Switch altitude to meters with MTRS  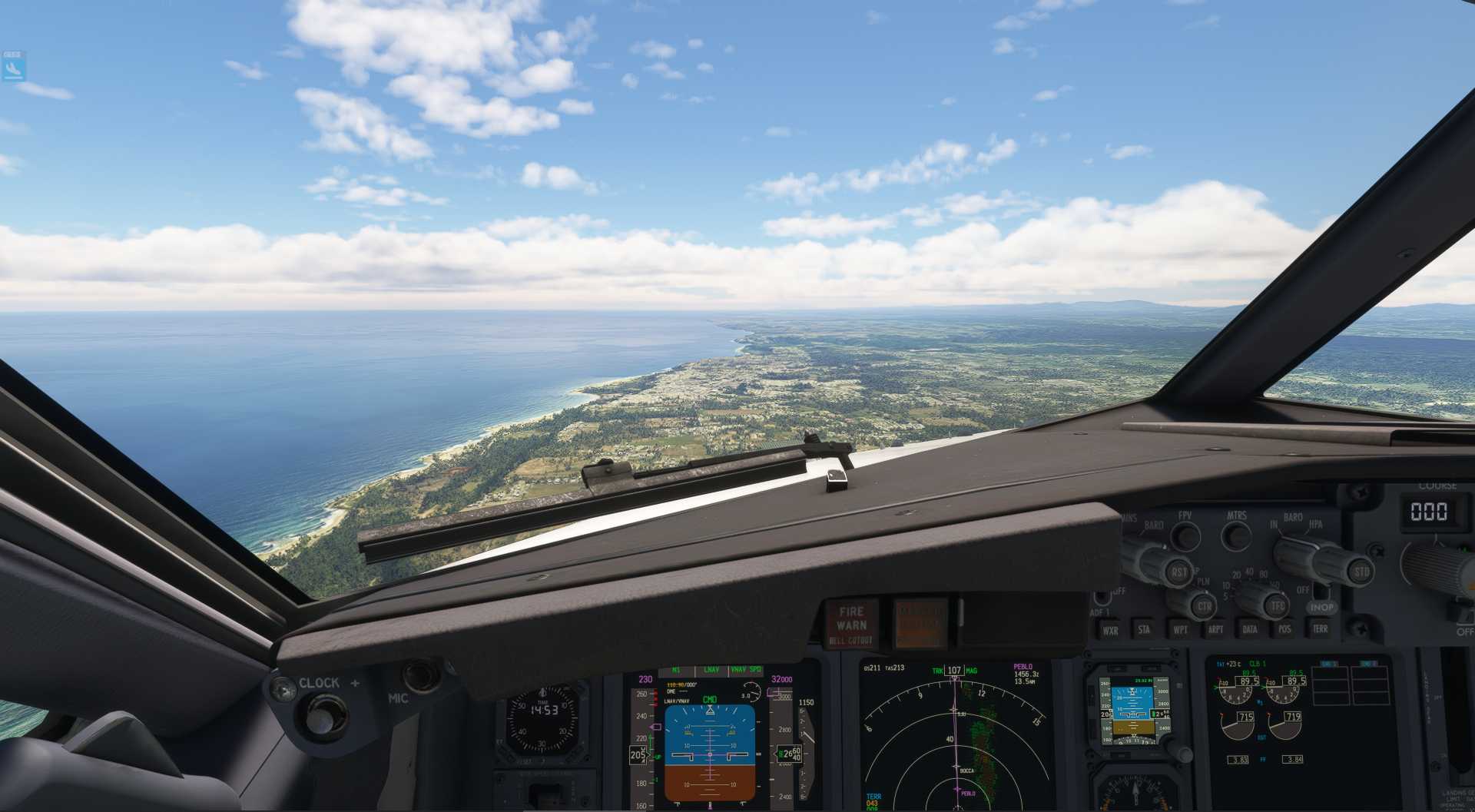click(x=1236, y=535)
